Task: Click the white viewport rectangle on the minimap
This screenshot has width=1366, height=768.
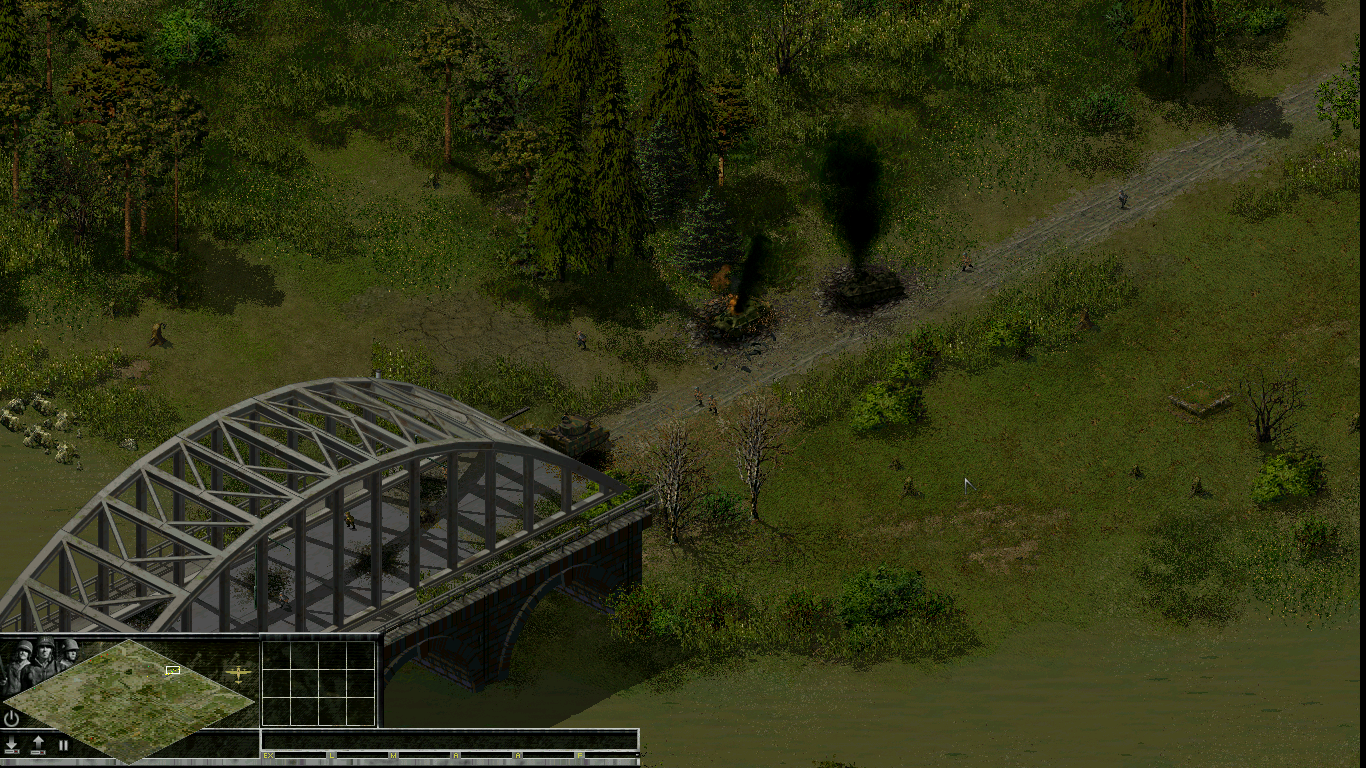Action: click(x=173, y=670)
